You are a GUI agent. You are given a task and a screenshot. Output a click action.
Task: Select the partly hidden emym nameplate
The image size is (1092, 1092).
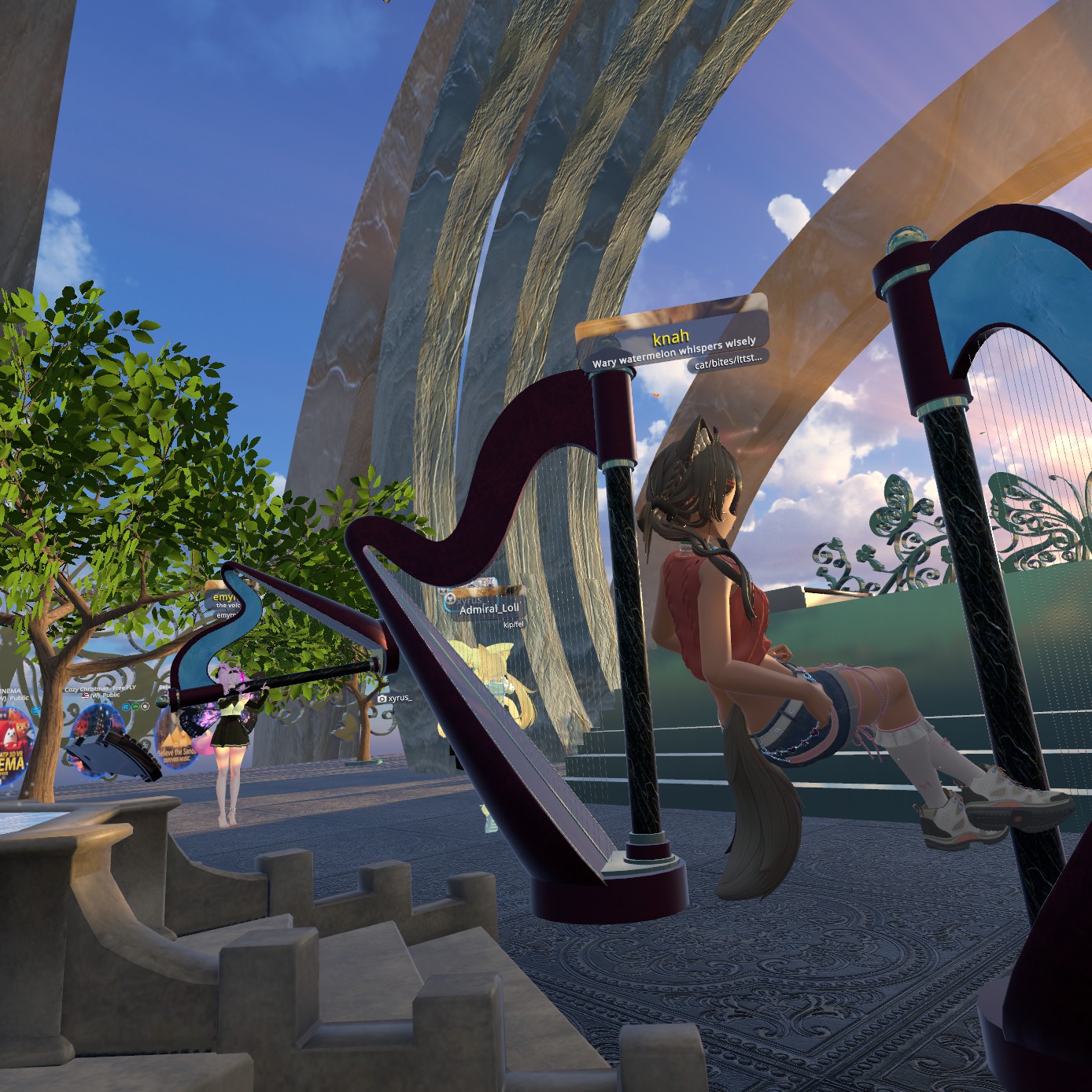click(225, 599)
